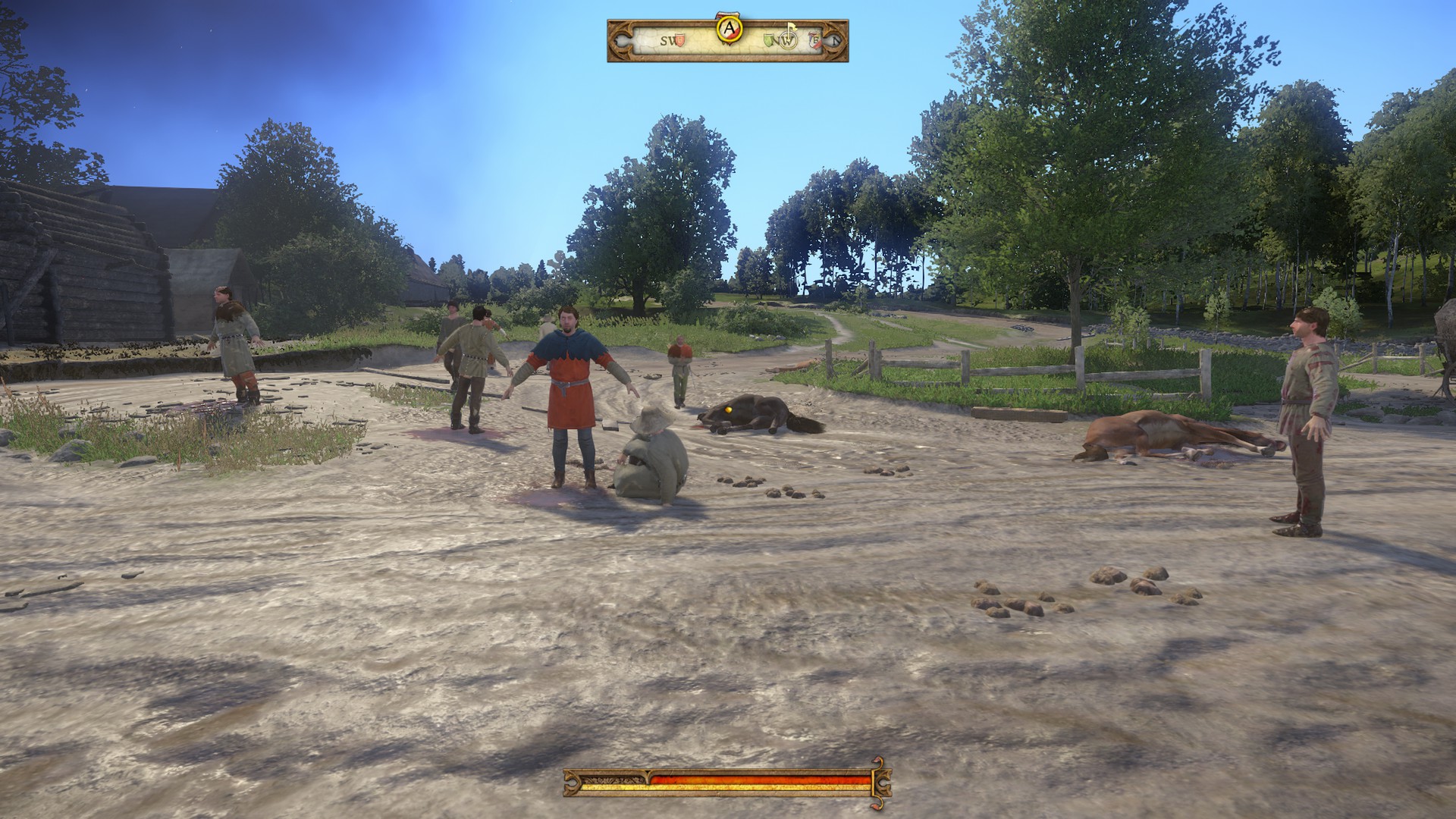Select quest marker A on the compass
The image size is (1456, 819).
tap(729, 29)
